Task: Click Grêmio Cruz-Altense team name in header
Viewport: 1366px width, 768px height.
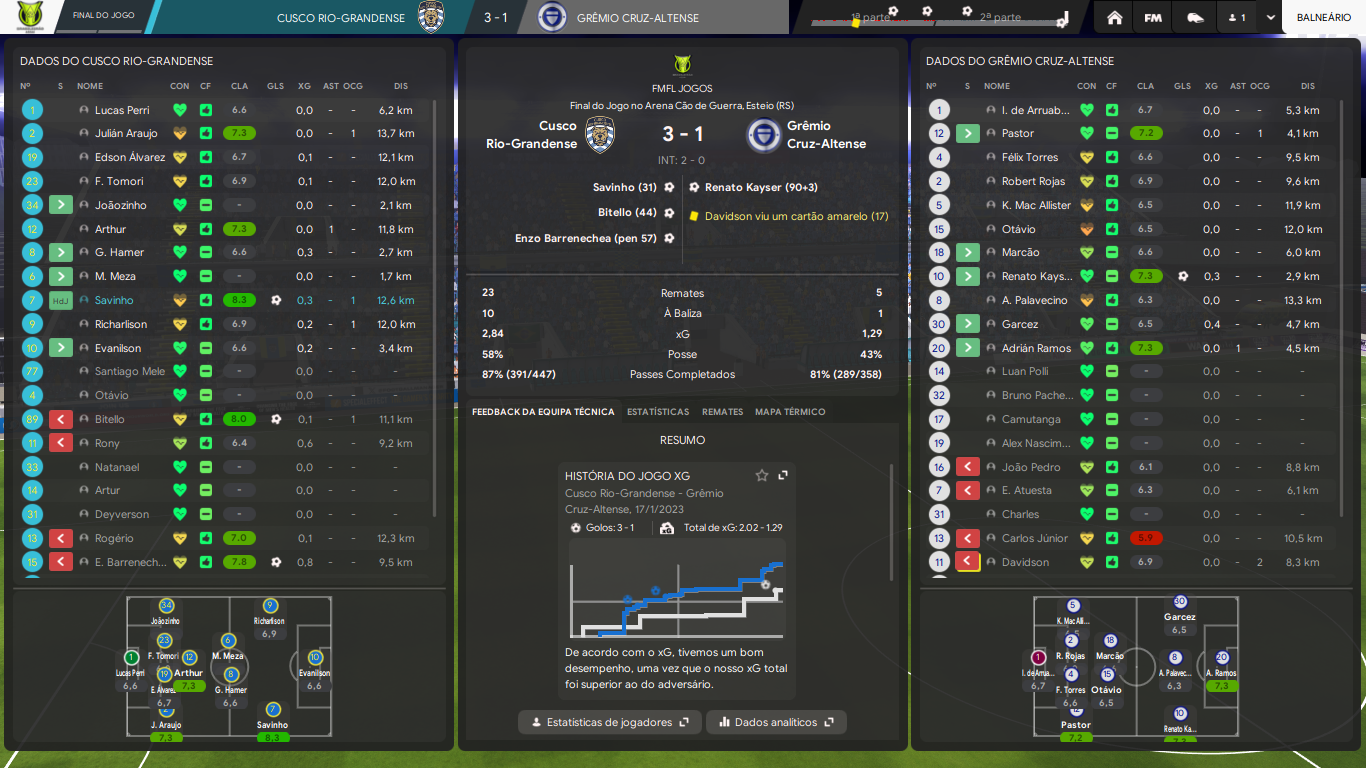Action: [638, 18]
